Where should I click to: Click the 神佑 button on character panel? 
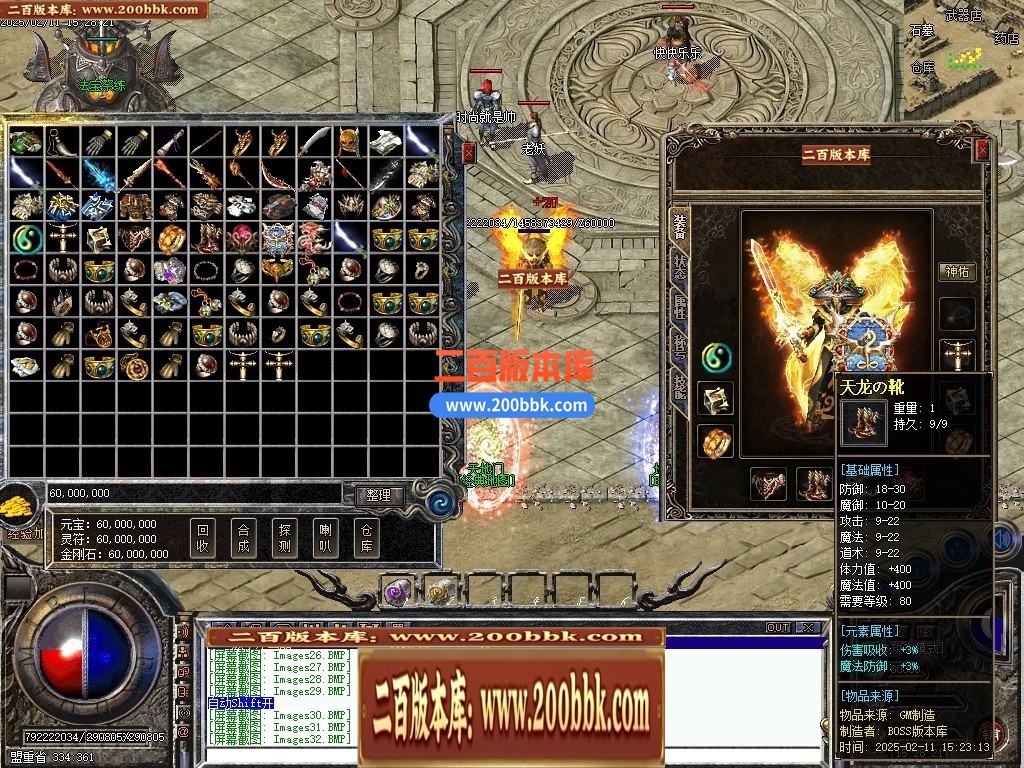pyautogui.click(x=957, y=271)
